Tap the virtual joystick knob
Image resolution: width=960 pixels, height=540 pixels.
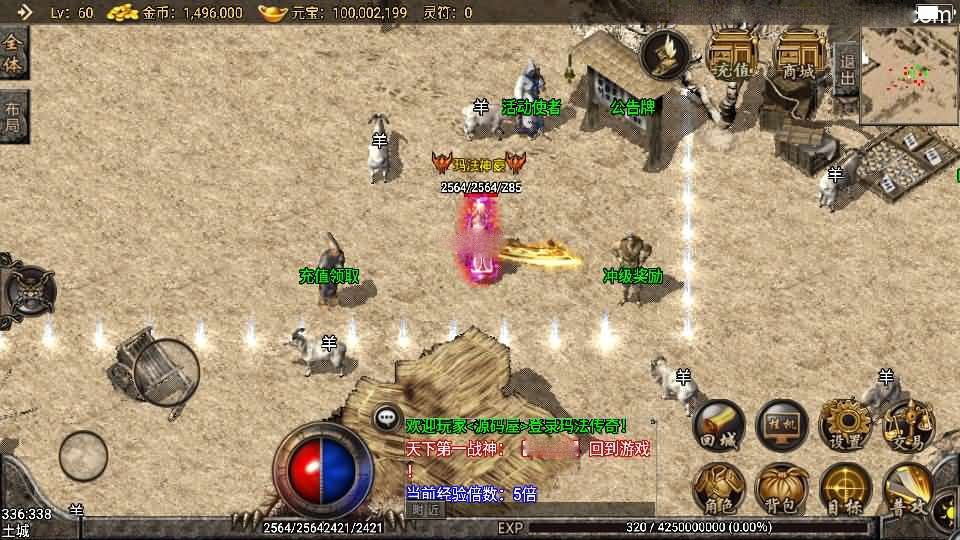pos(83,456)
